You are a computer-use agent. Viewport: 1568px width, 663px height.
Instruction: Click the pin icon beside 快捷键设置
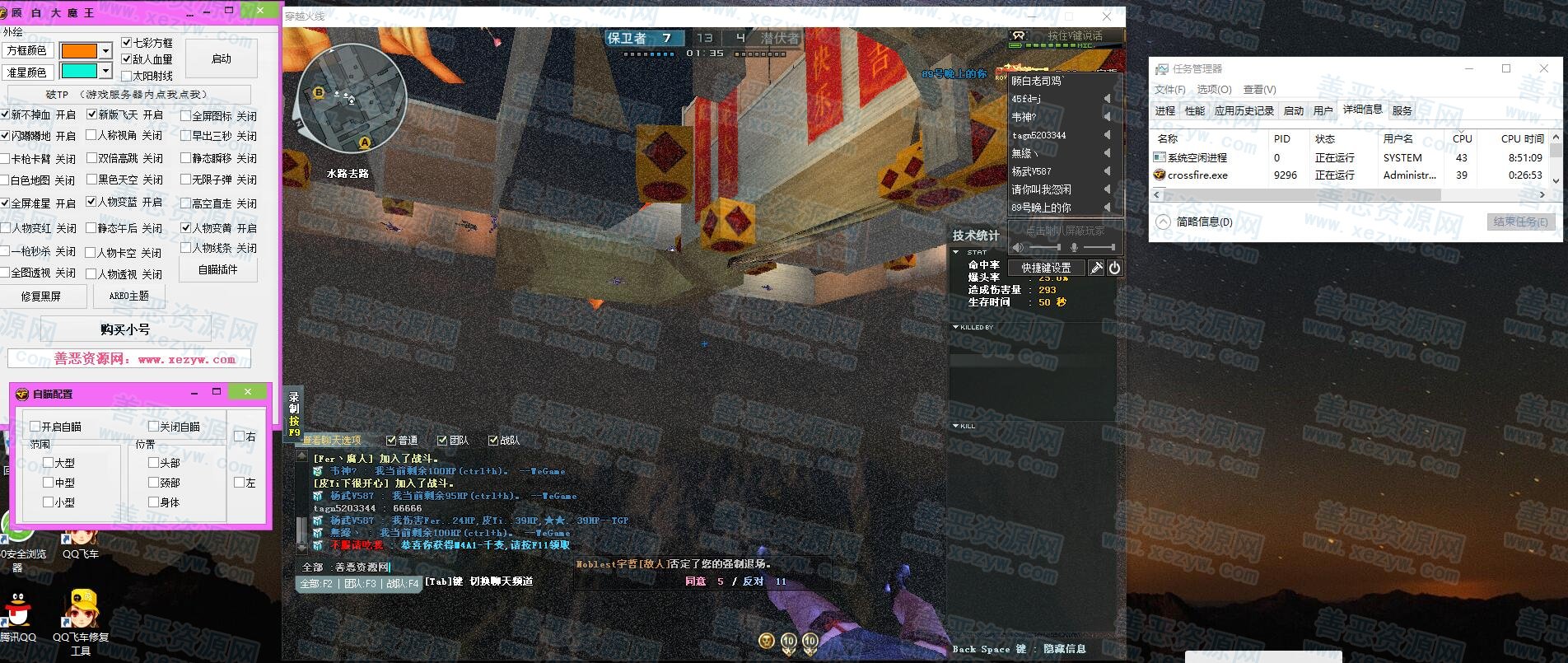pos(1096,268)
